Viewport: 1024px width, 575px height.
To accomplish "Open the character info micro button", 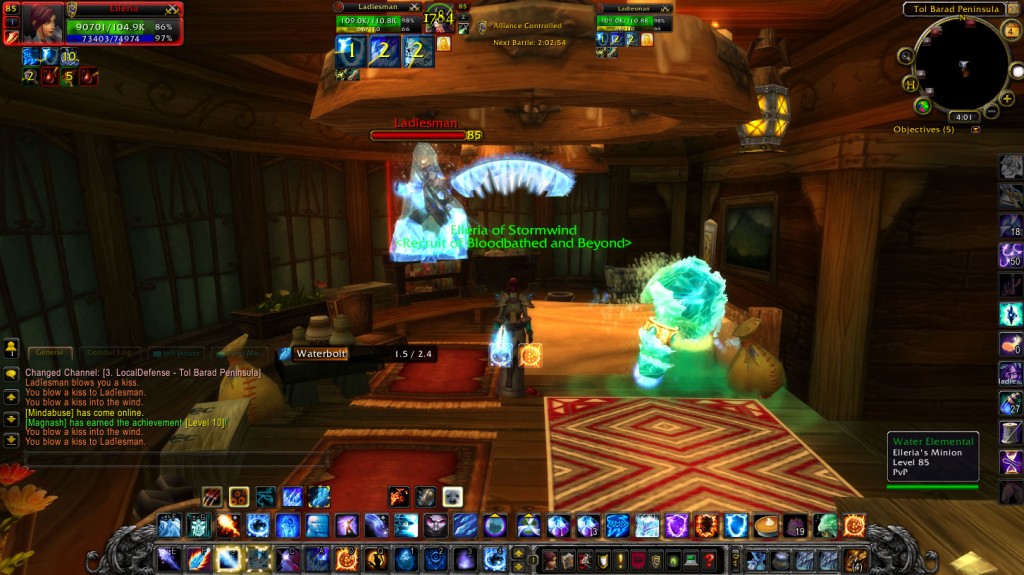I will (x=549, y=560).
